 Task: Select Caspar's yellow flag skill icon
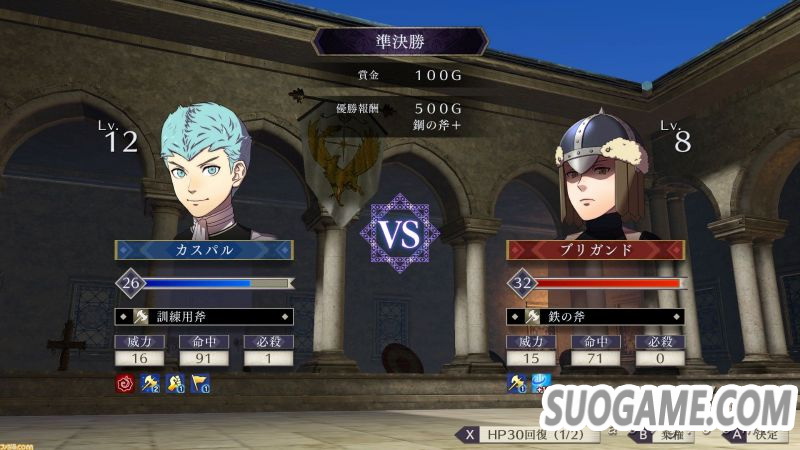coord(200,382)
